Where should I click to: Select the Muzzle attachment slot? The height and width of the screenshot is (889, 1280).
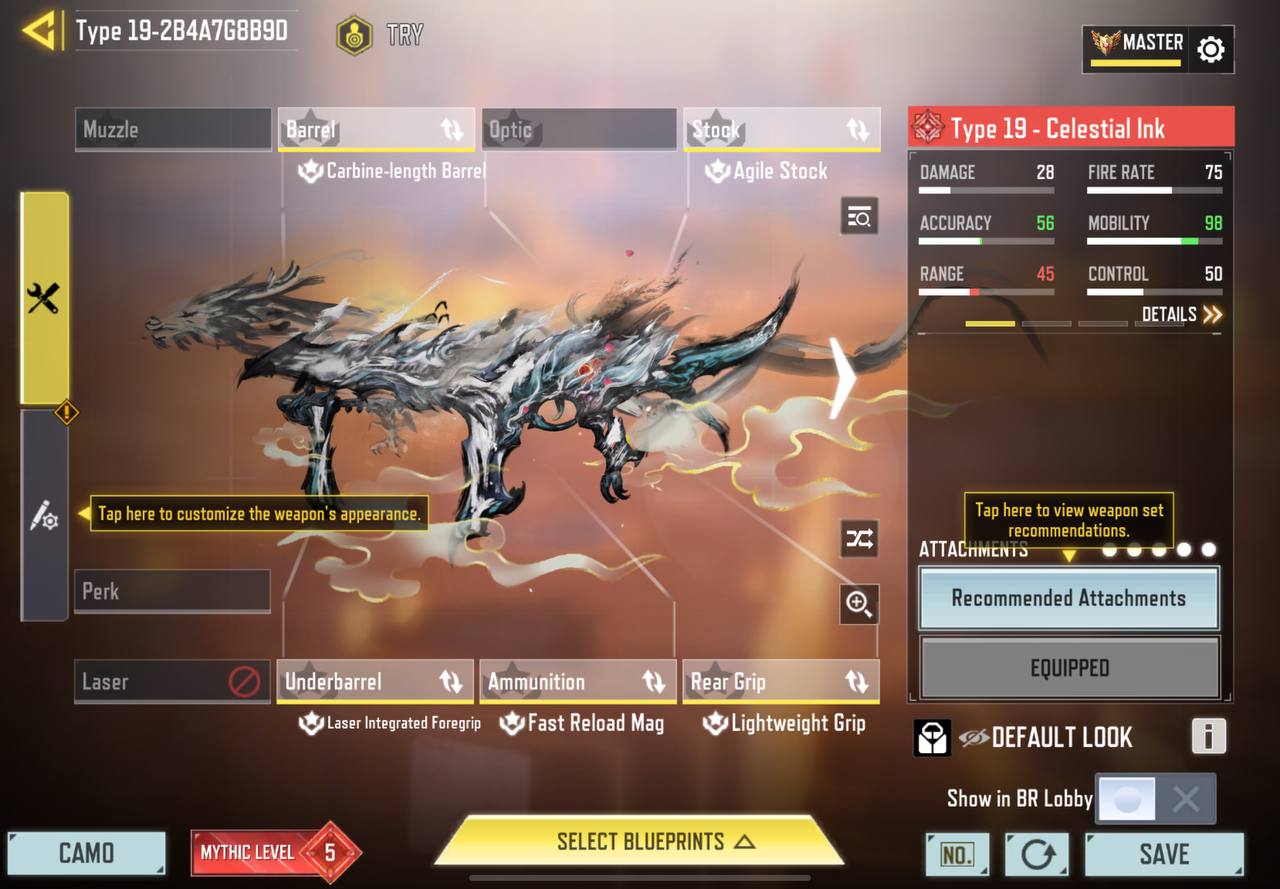point(173,130)
